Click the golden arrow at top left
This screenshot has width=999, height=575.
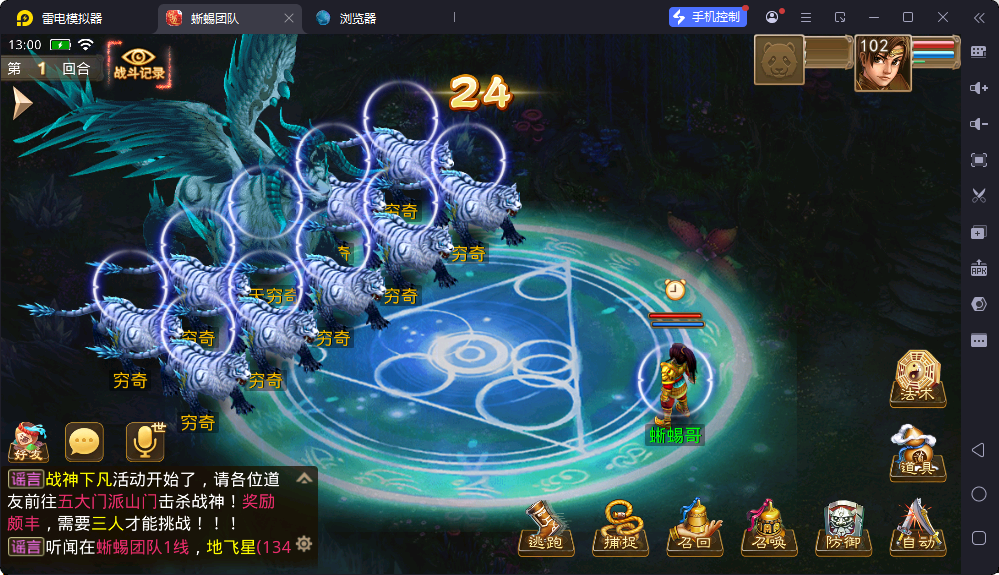[21, 103]
